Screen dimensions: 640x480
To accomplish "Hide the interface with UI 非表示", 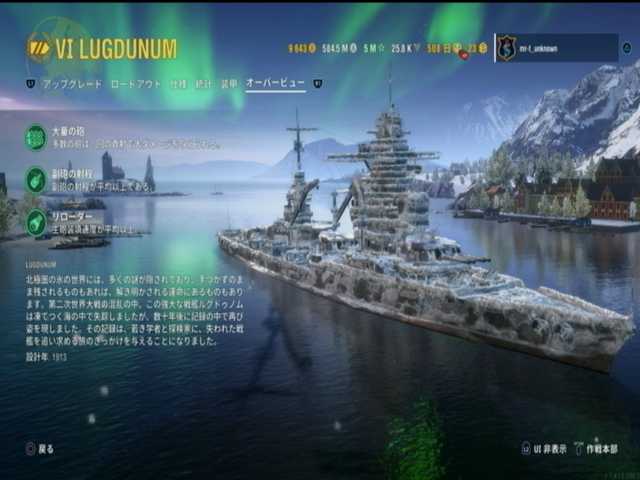I will pyautogui.click(x=549, y=449).
